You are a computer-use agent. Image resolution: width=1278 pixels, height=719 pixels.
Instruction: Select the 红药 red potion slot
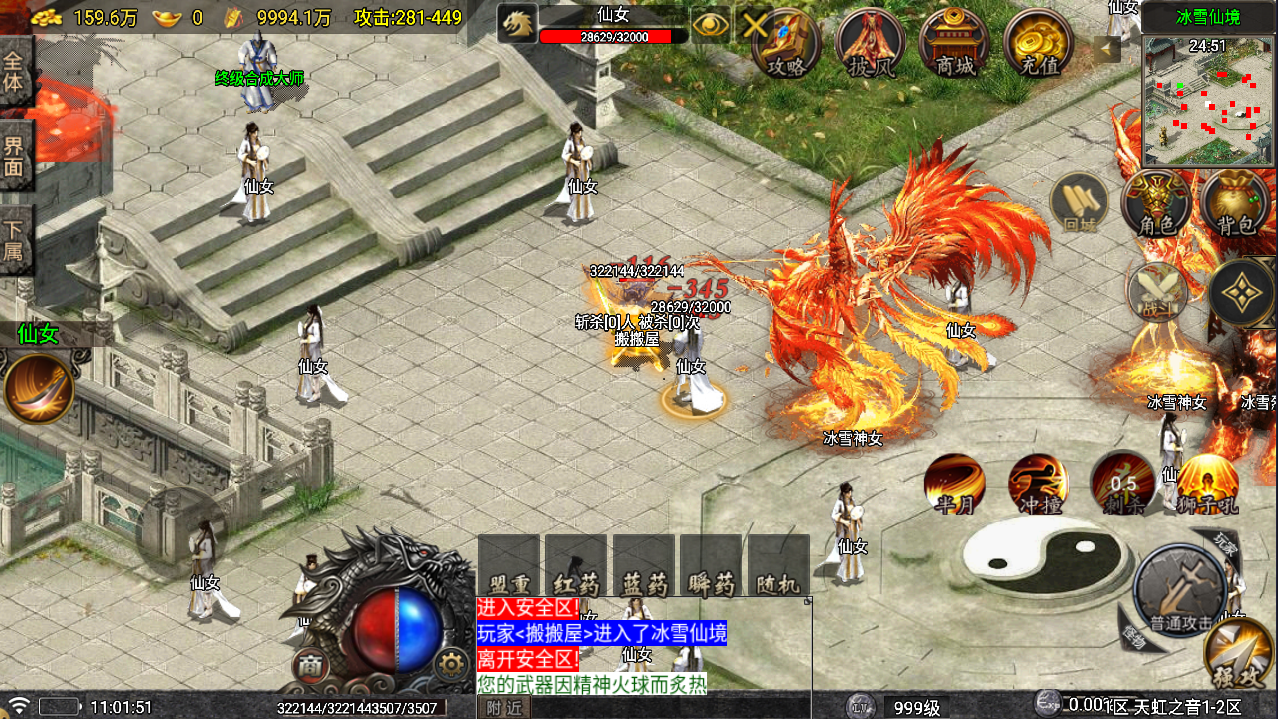click(x=576, y=566)
